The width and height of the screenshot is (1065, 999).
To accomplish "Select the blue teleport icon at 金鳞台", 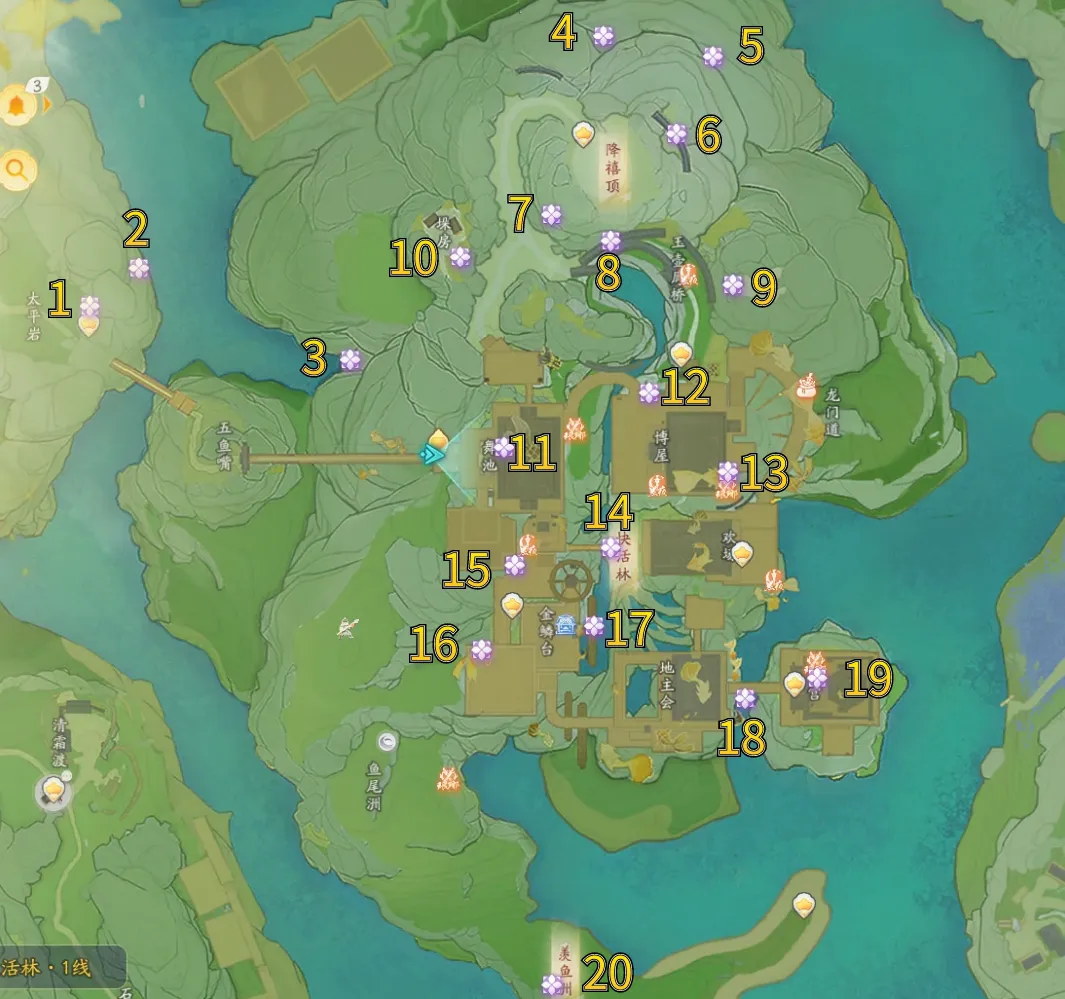I will tap(566, 626).
